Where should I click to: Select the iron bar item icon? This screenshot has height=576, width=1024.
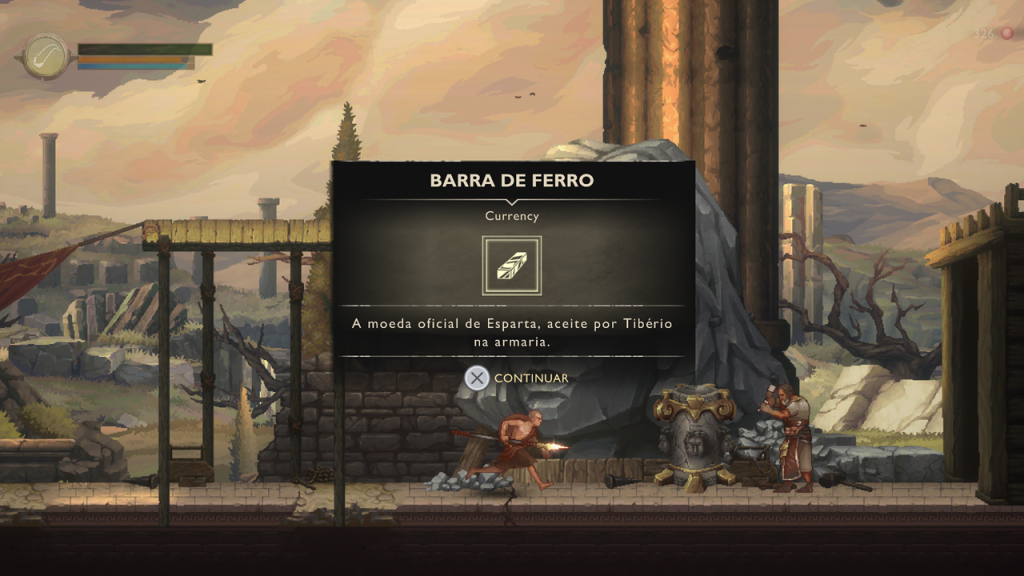[x=512, y=265]
